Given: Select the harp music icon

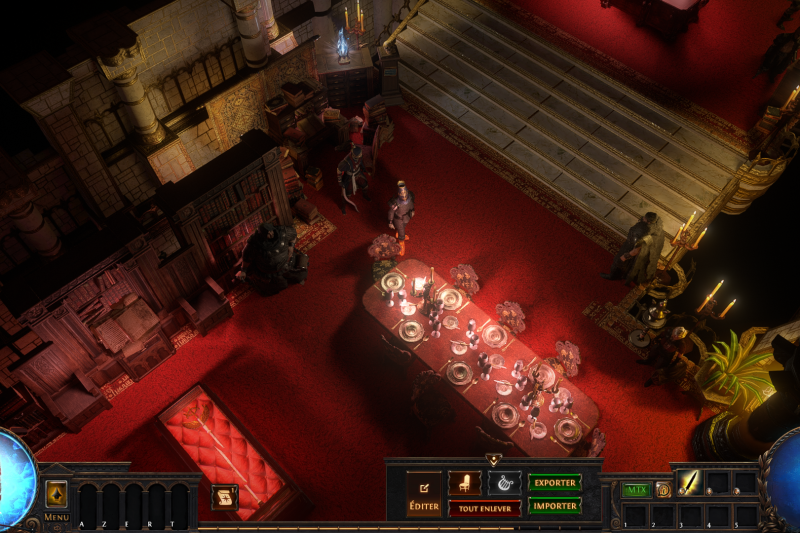Looking at the screenshot, I should click(x=503, y=483).
